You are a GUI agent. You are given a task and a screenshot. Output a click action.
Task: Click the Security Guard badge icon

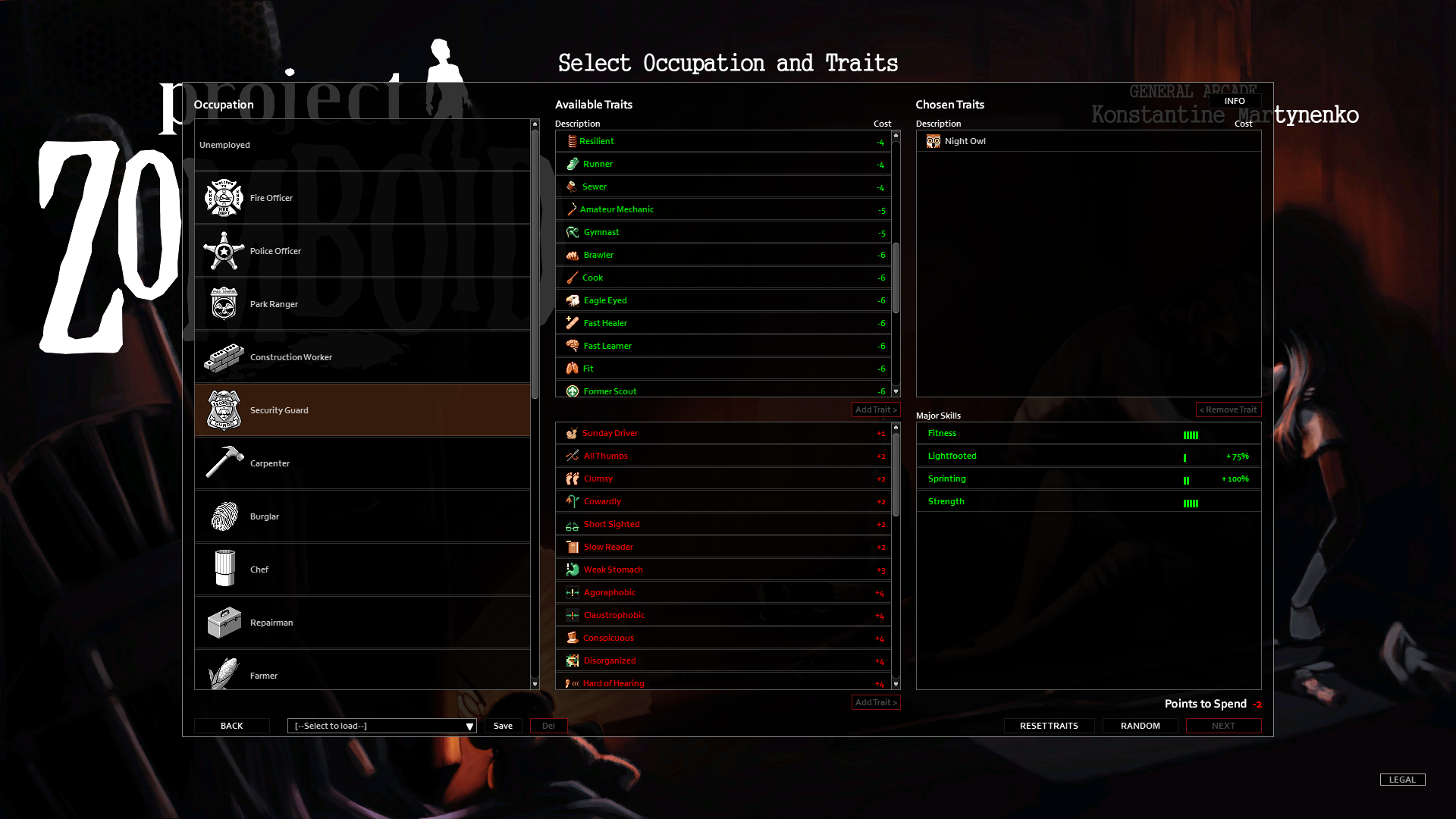point(224,410)
